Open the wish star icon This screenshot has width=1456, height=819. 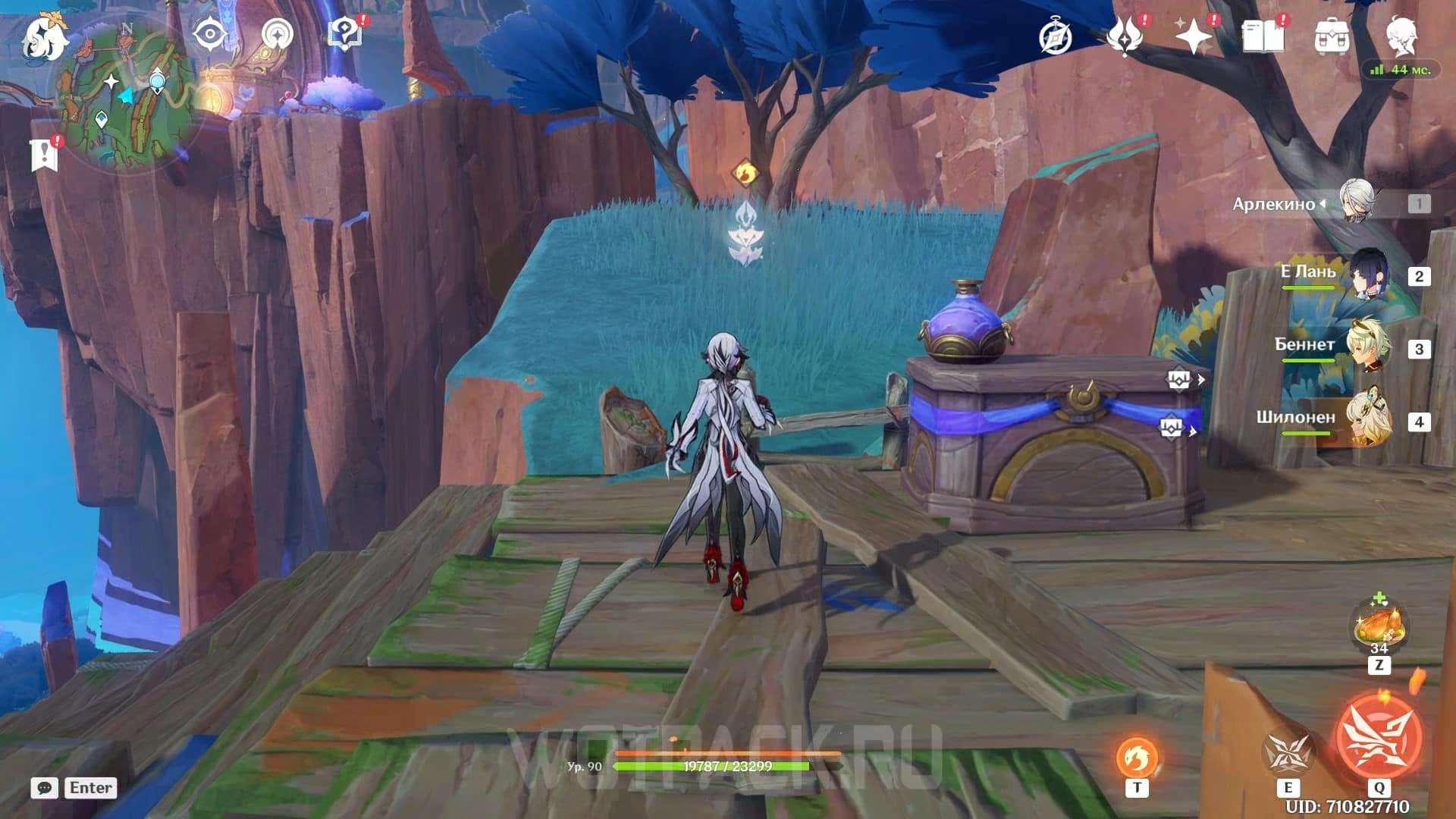point(1193,37)
